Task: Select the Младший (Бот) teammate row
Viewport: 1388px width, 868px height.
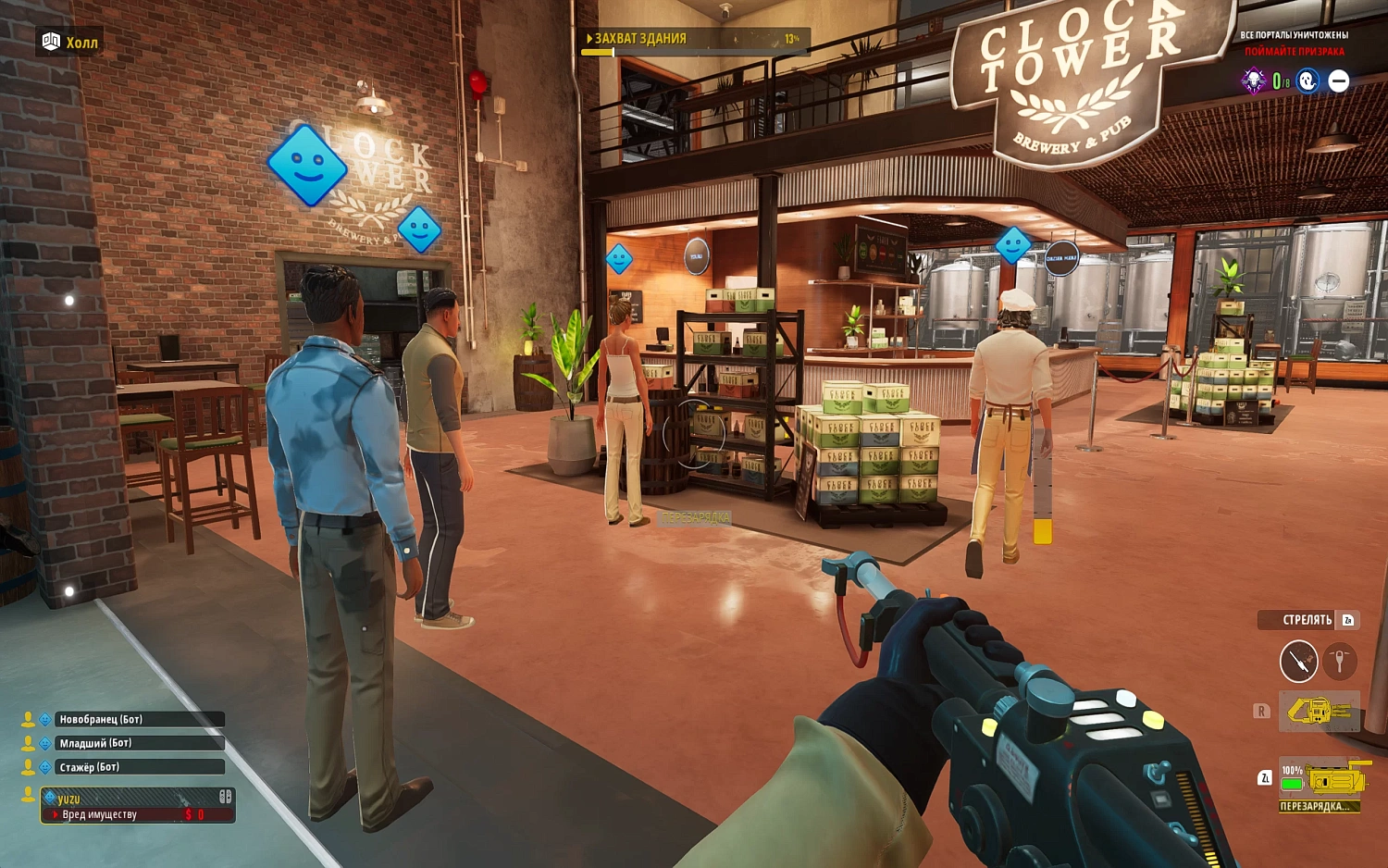Action: tap(139, 743)
